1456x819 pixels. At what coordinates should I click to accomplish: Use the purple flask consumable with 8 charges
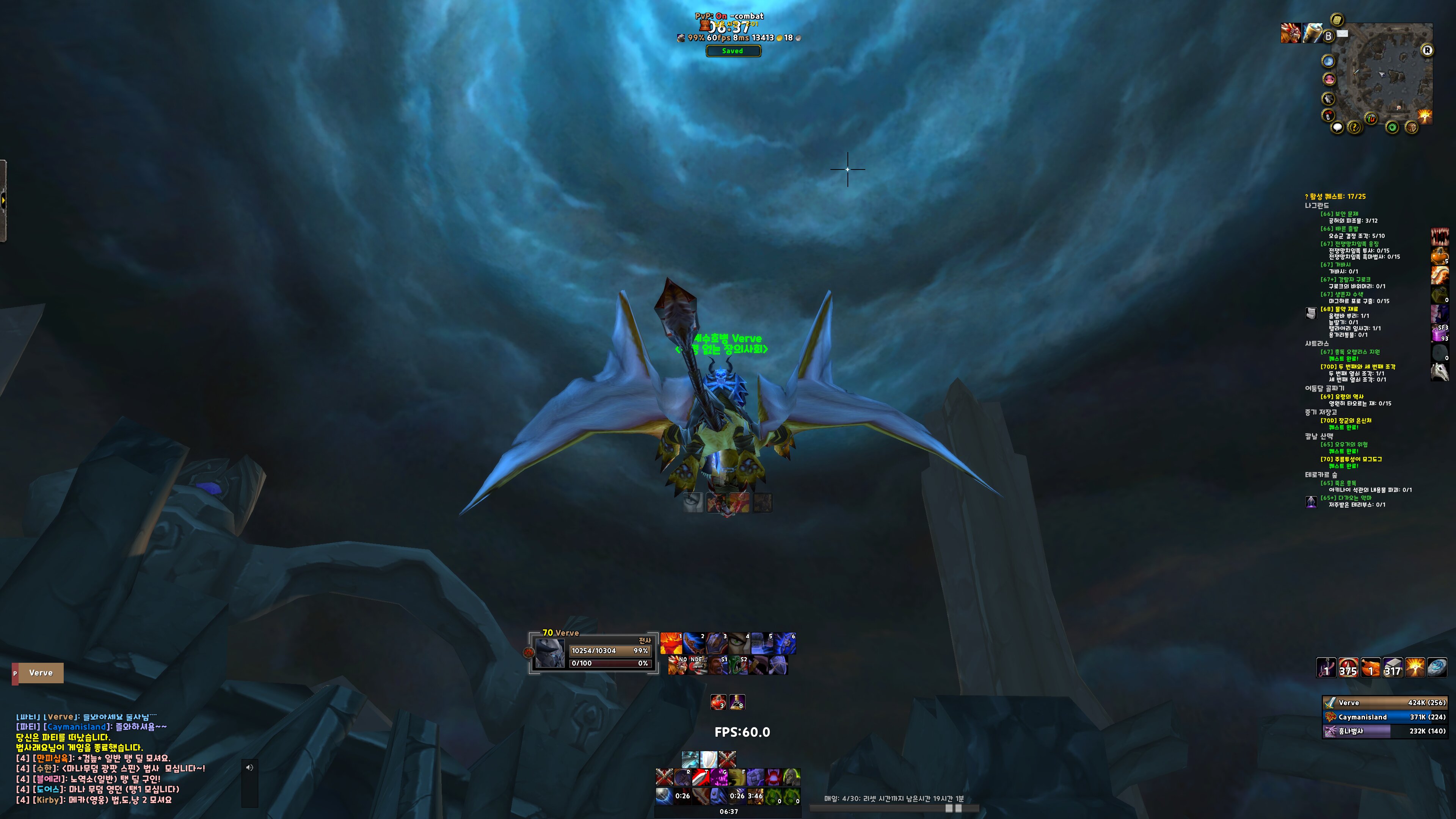(x=737, y=702)
